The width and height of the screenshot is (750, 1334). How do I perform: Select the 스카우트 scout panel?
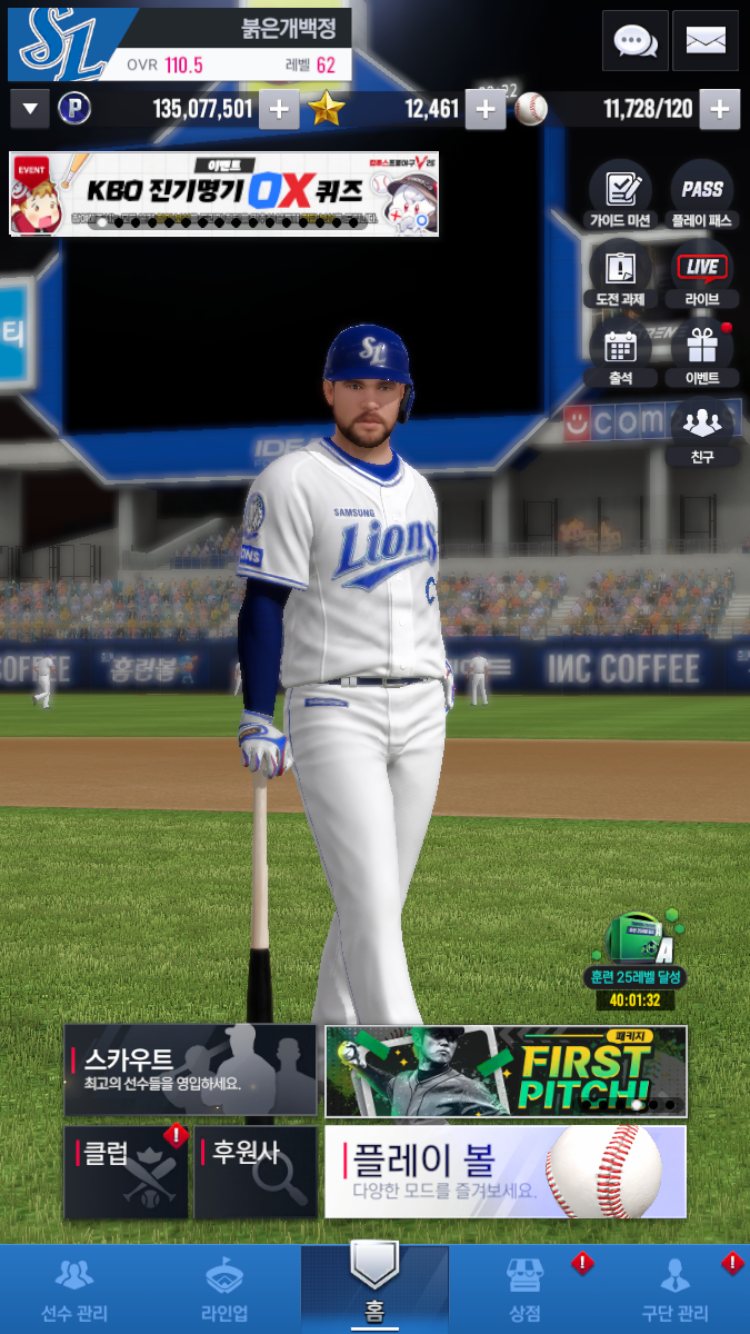[x=190, y=1069]
